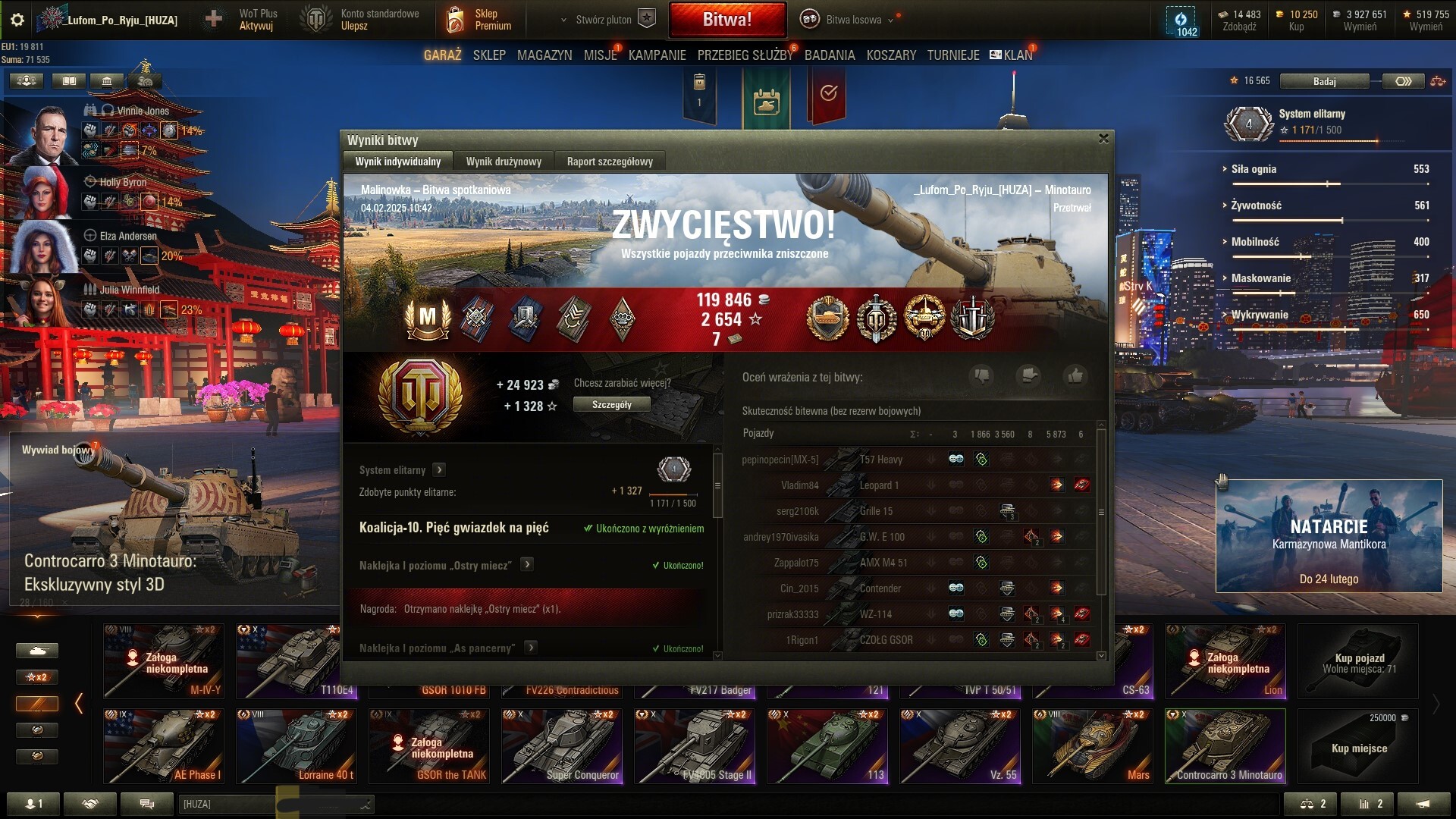Viewport: 1456px width, 819px height.
Task: Choose the Lorraine 40 t tank
Action: point(297,746)
